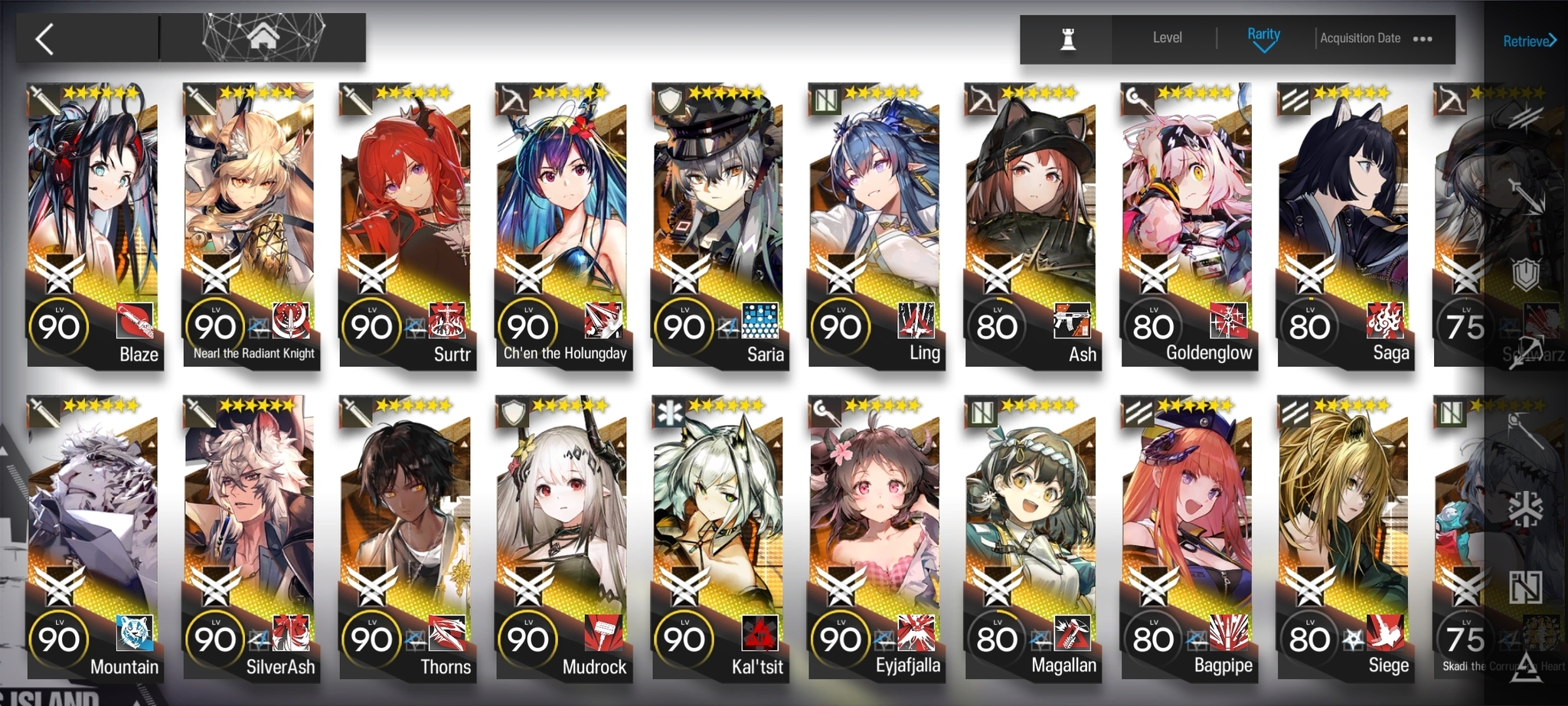This screenshot has height=706, width=1568.
Task: Toggle the chess rook filter icon
Action: [x=1068, y=38]
